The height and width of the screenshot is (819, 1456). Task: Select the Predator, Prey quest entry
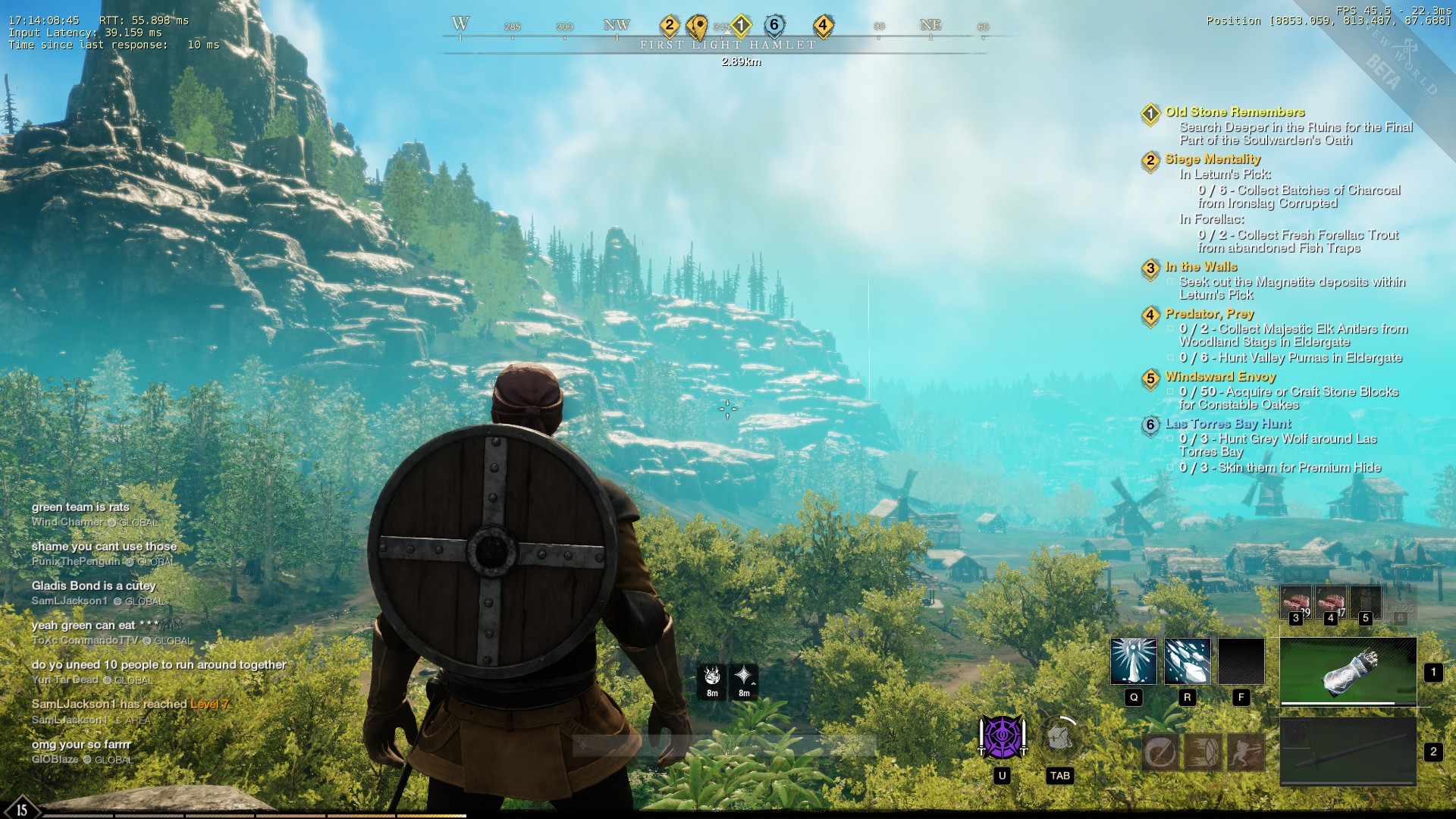click(1210, 314)
